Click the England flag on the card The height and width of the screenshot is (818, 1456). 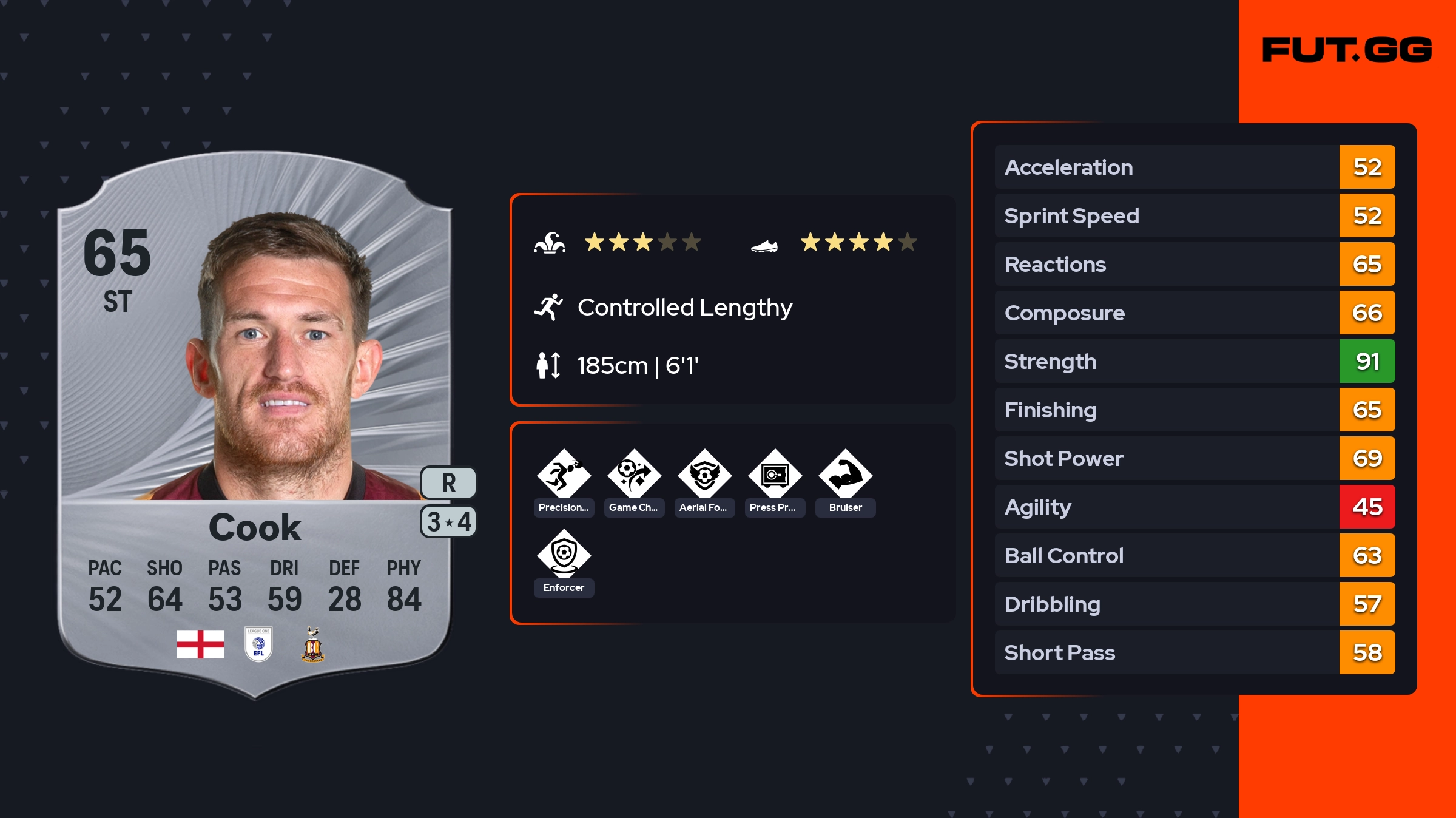(x=200, y=644)
